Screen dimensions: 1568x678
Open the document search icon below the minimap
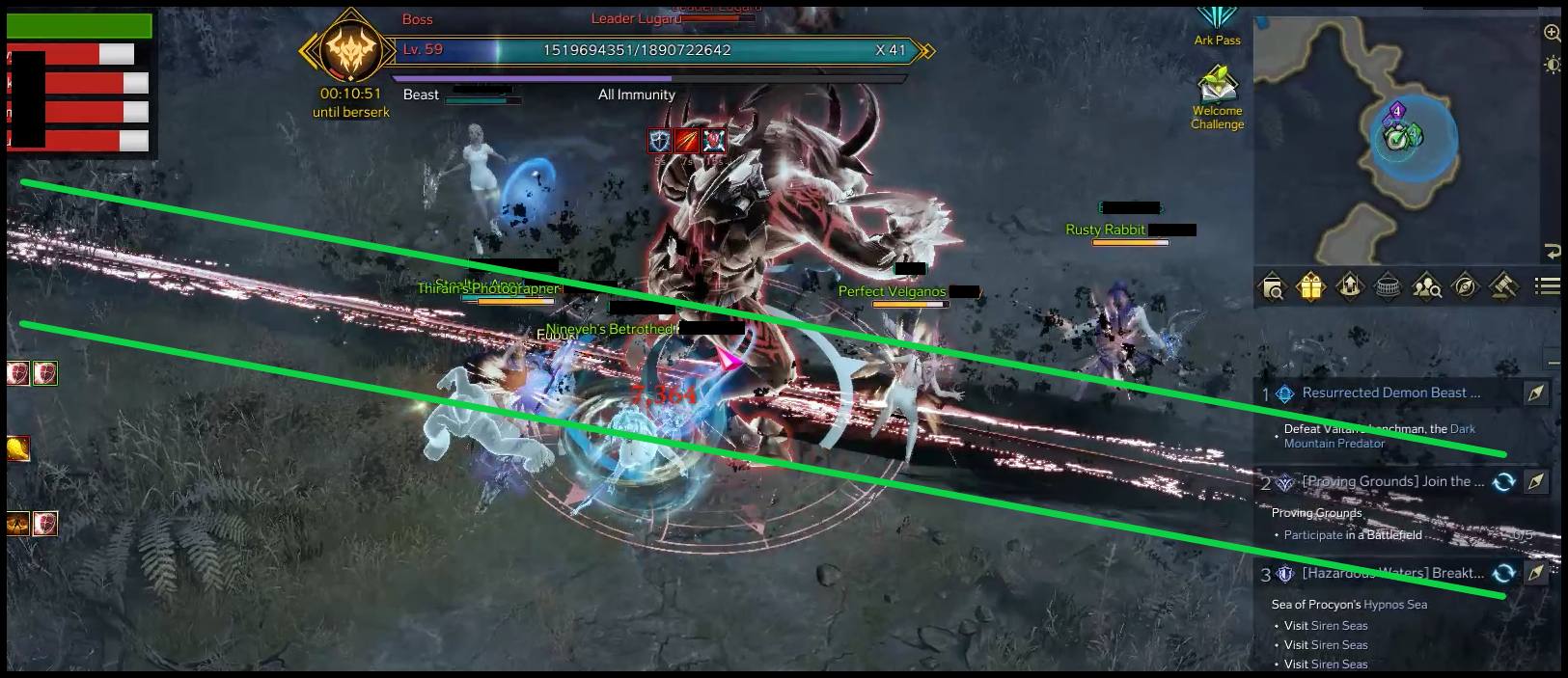pyautogui.click(x=1273, y=286)
